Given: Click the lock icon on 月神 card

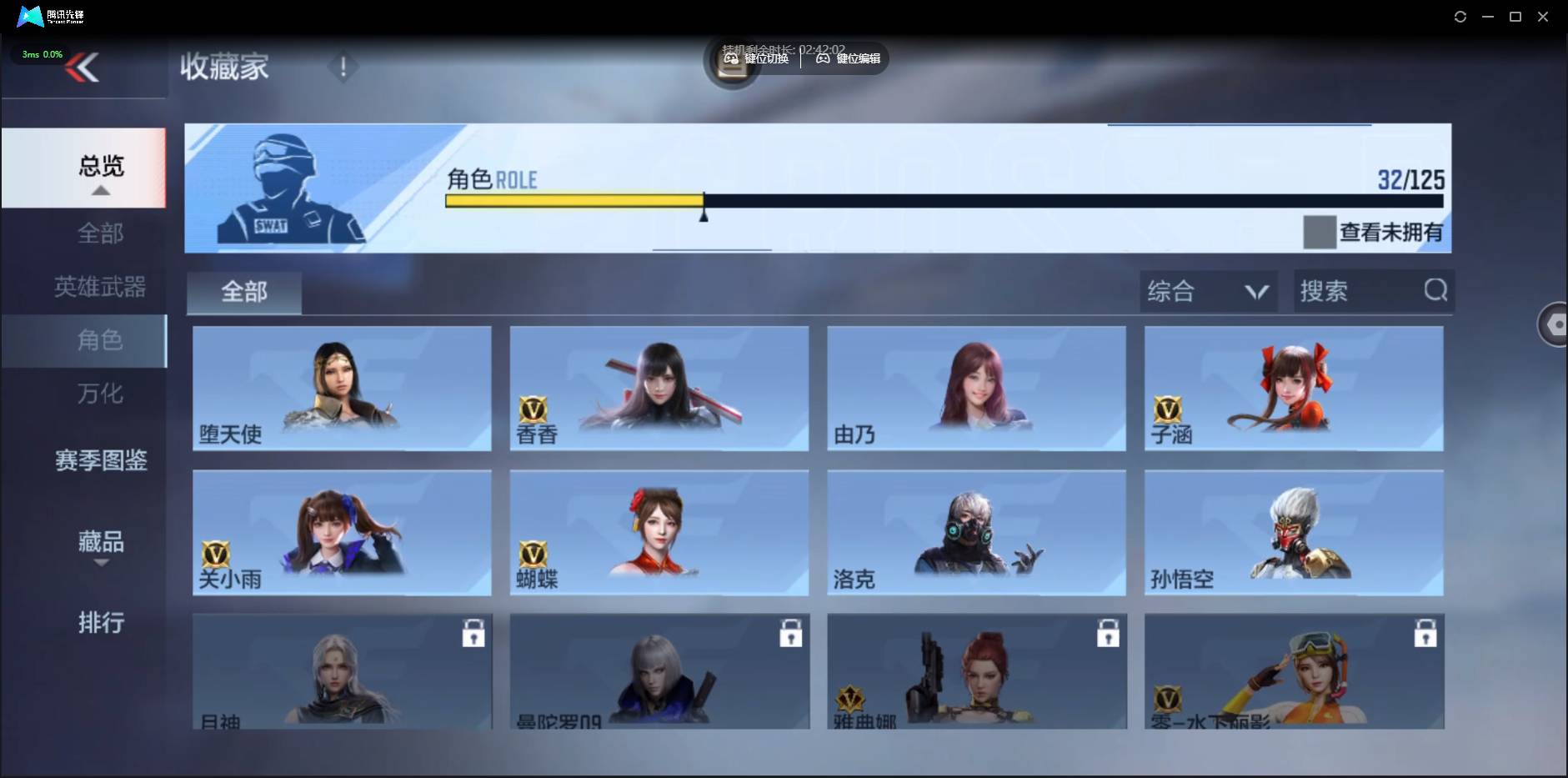Looking at the screenshot, I should 473,633.
